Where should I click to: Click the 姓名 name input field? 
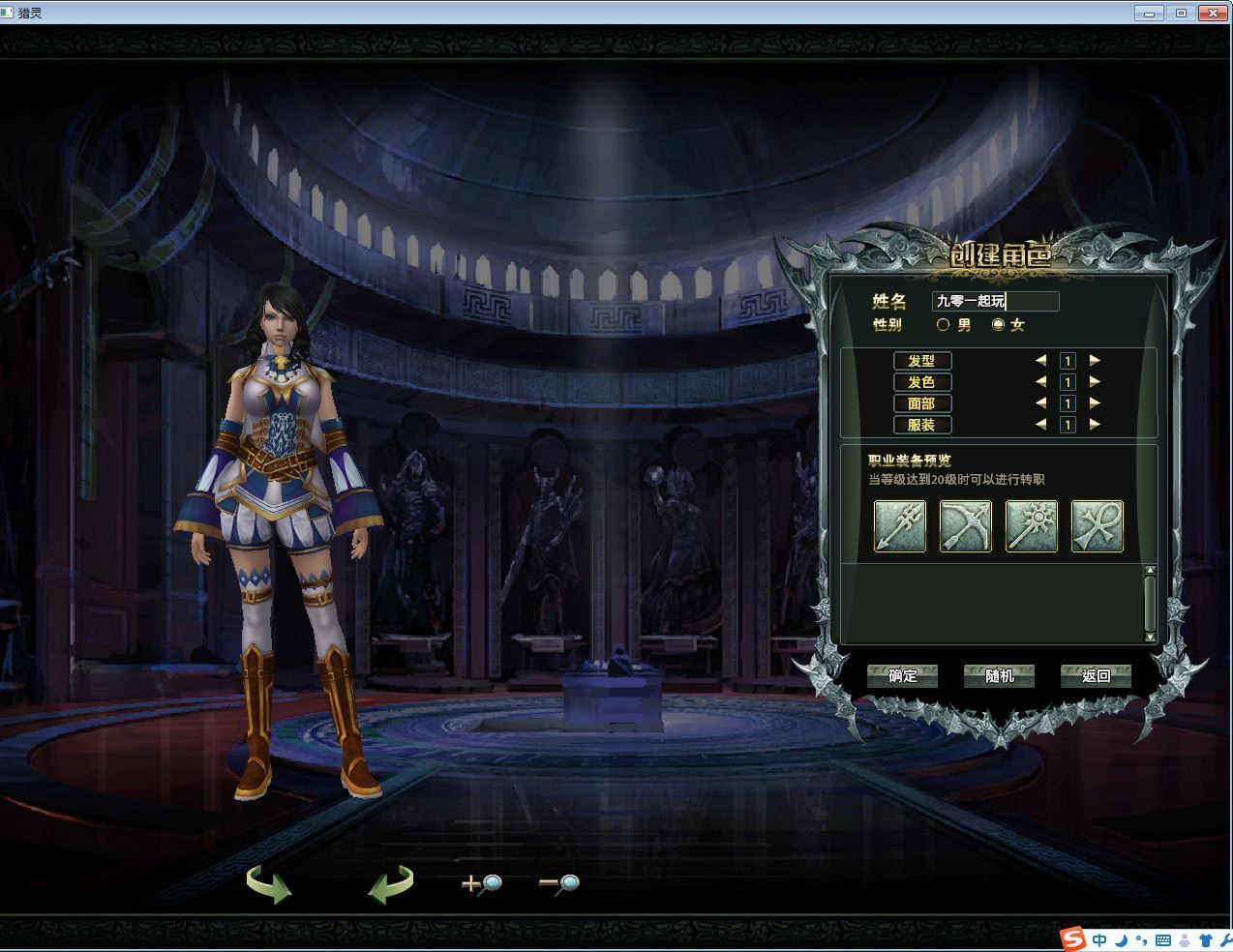click(x=995, y=301)
